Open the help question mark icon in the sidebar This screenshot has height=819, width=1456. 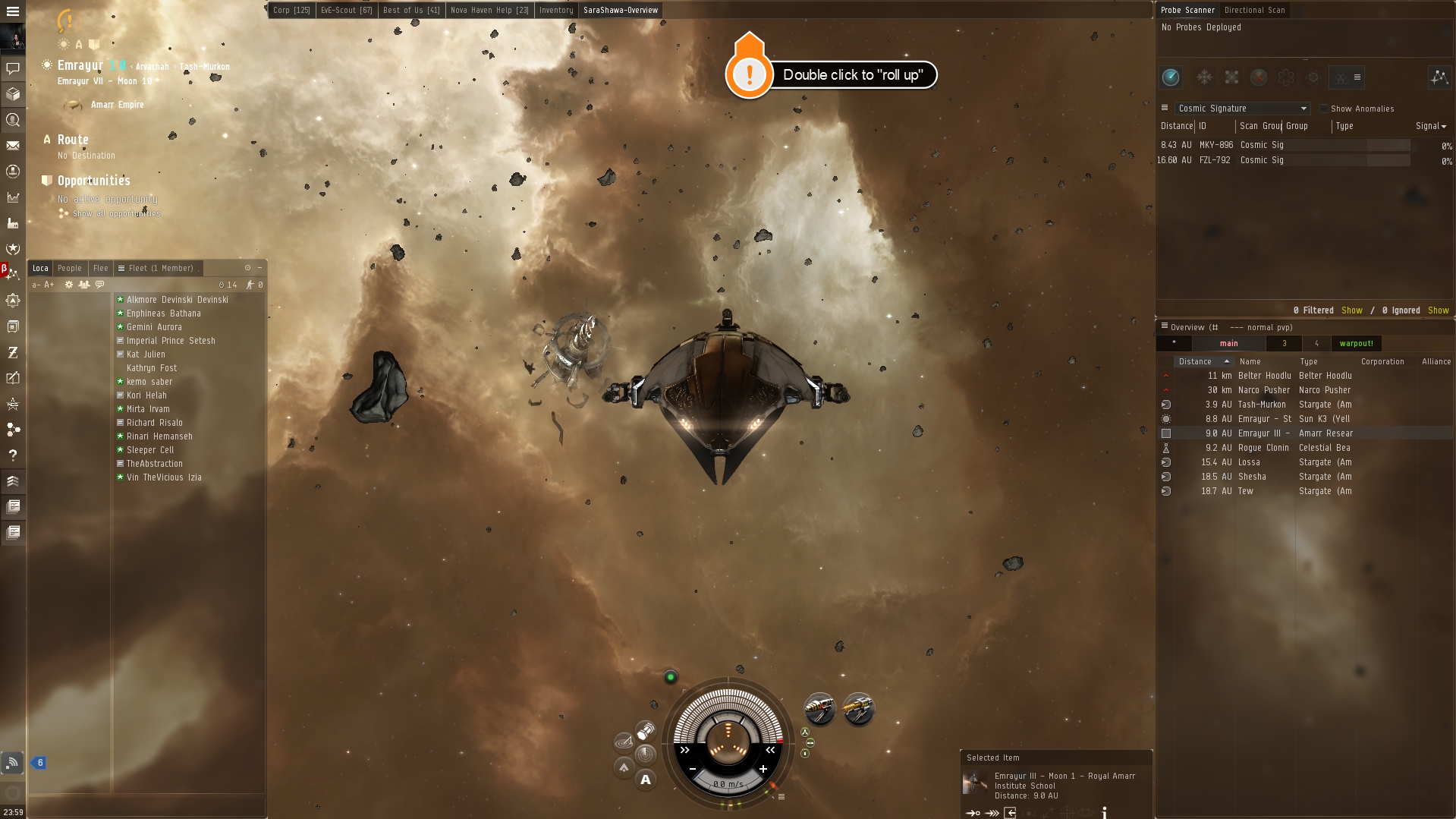(12, 455)
